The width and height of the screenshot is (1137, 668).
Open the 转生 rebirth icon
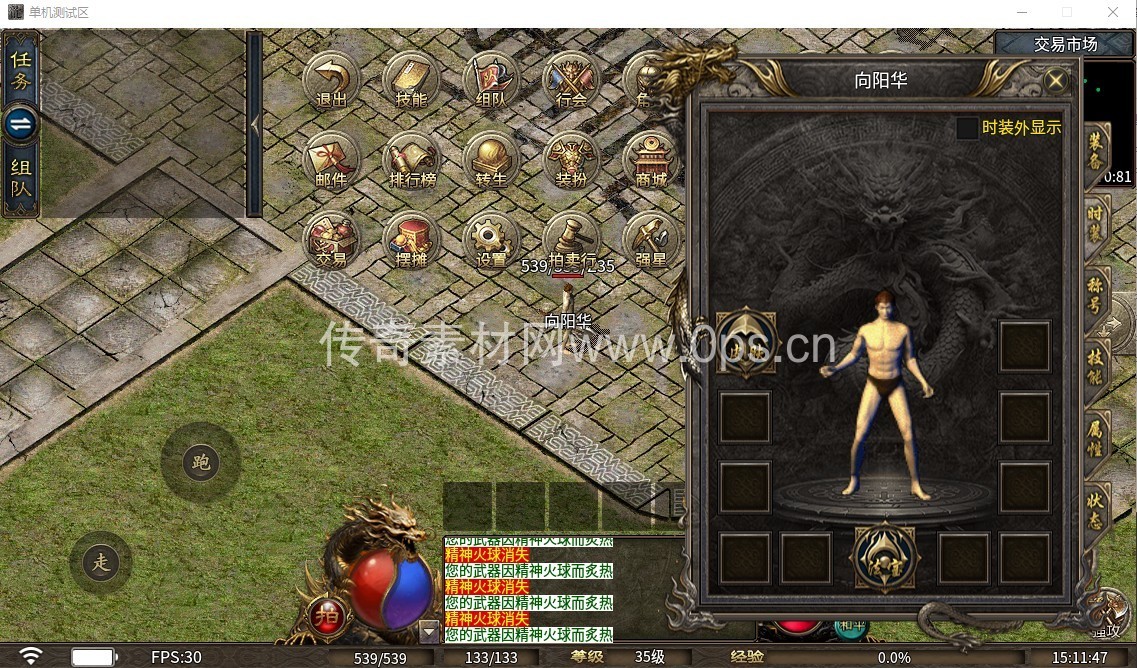pyautogui.click(x=491, y=160)
